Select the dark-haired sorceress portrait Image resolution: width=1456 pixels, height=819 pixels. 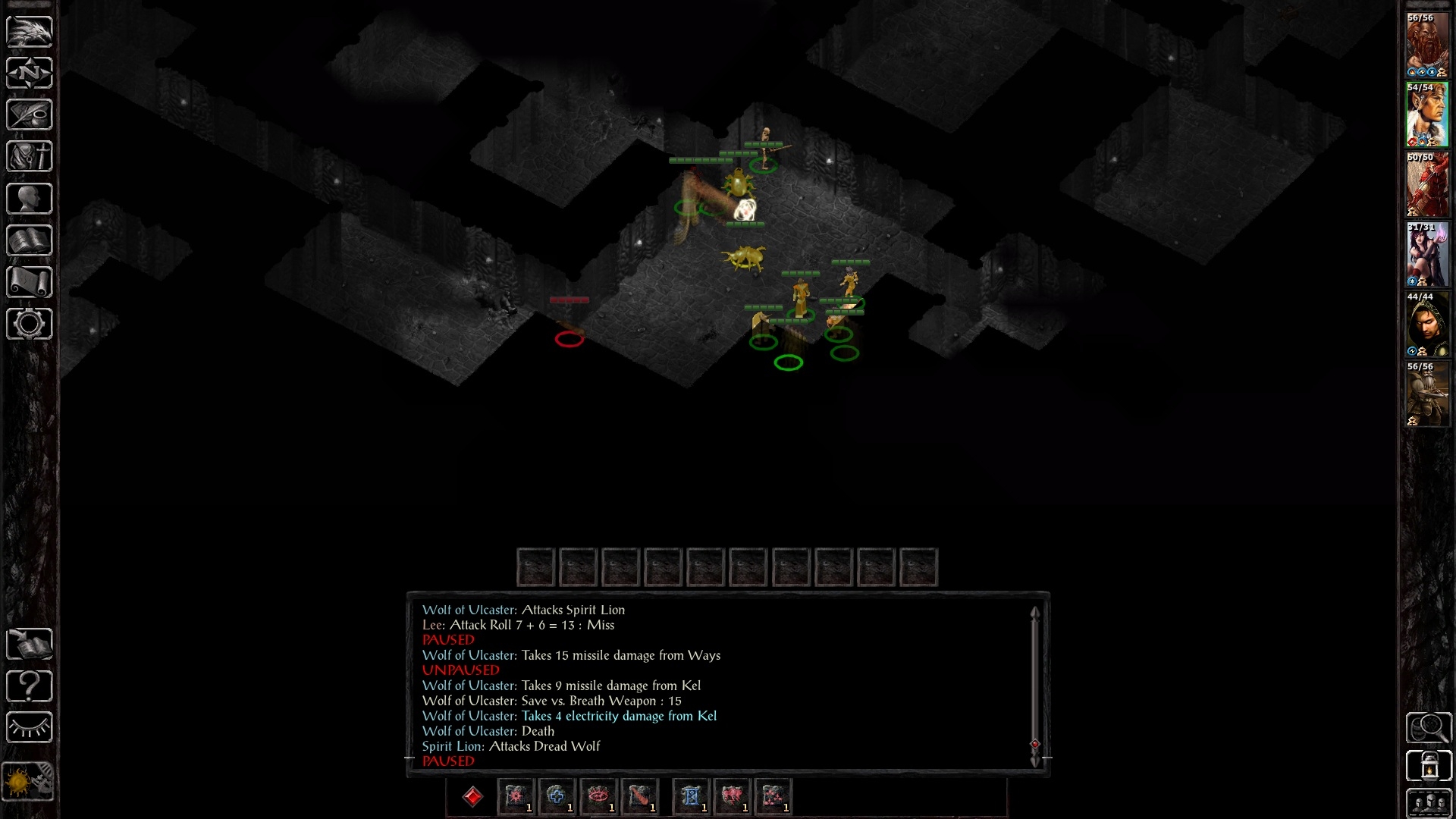point(1427,254)
